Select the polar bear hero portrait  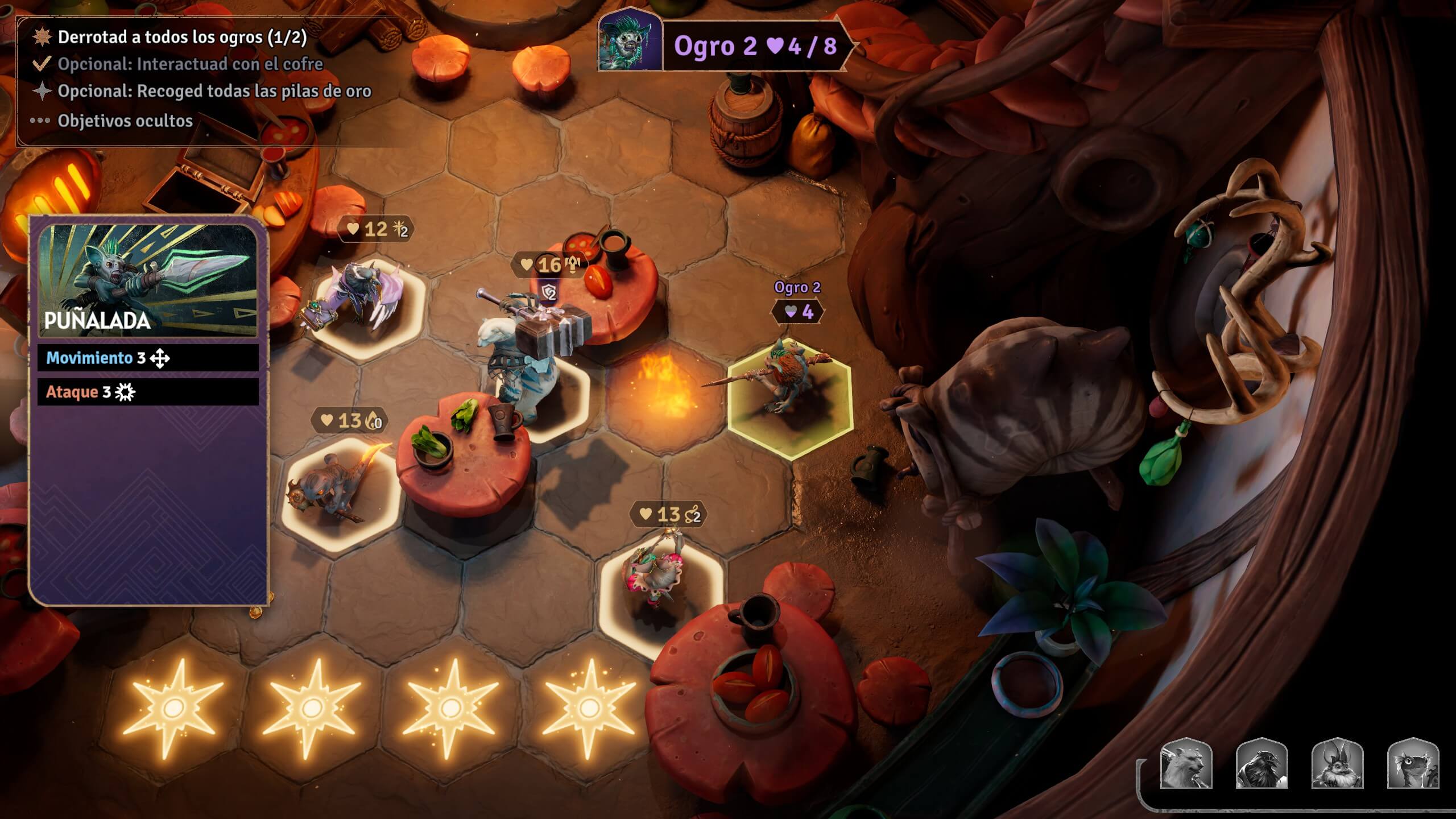[x=1186, y=764]
